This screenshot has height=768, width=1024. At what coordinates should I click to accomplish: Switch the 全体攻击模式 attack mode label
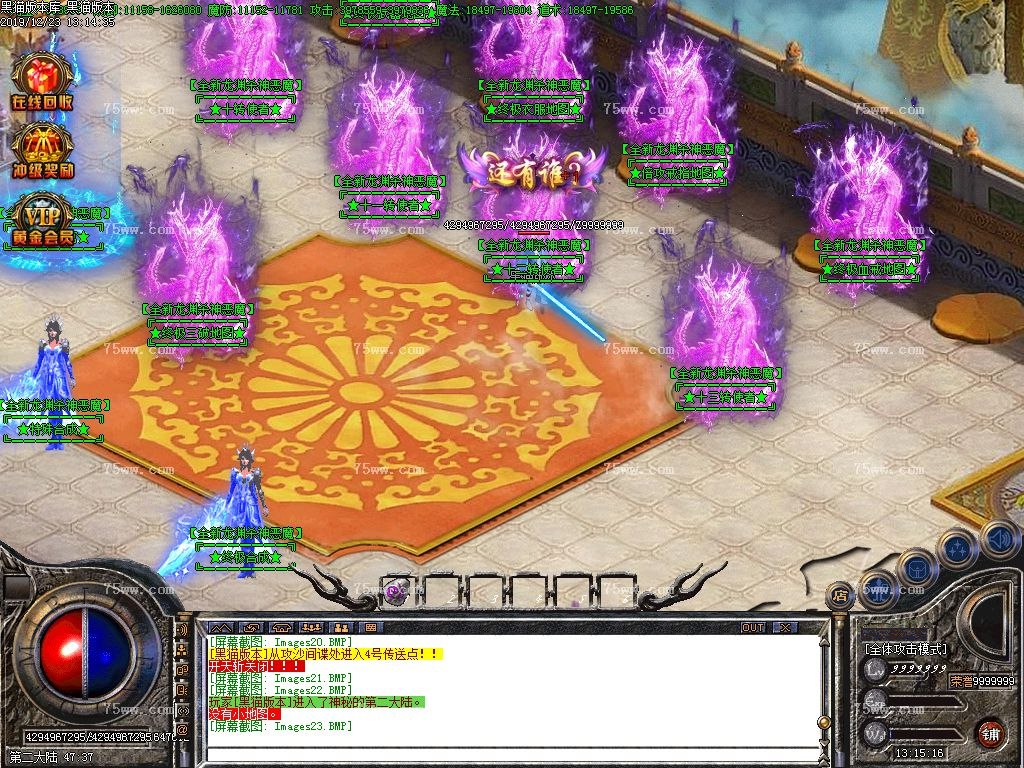[x=905, y=648]
